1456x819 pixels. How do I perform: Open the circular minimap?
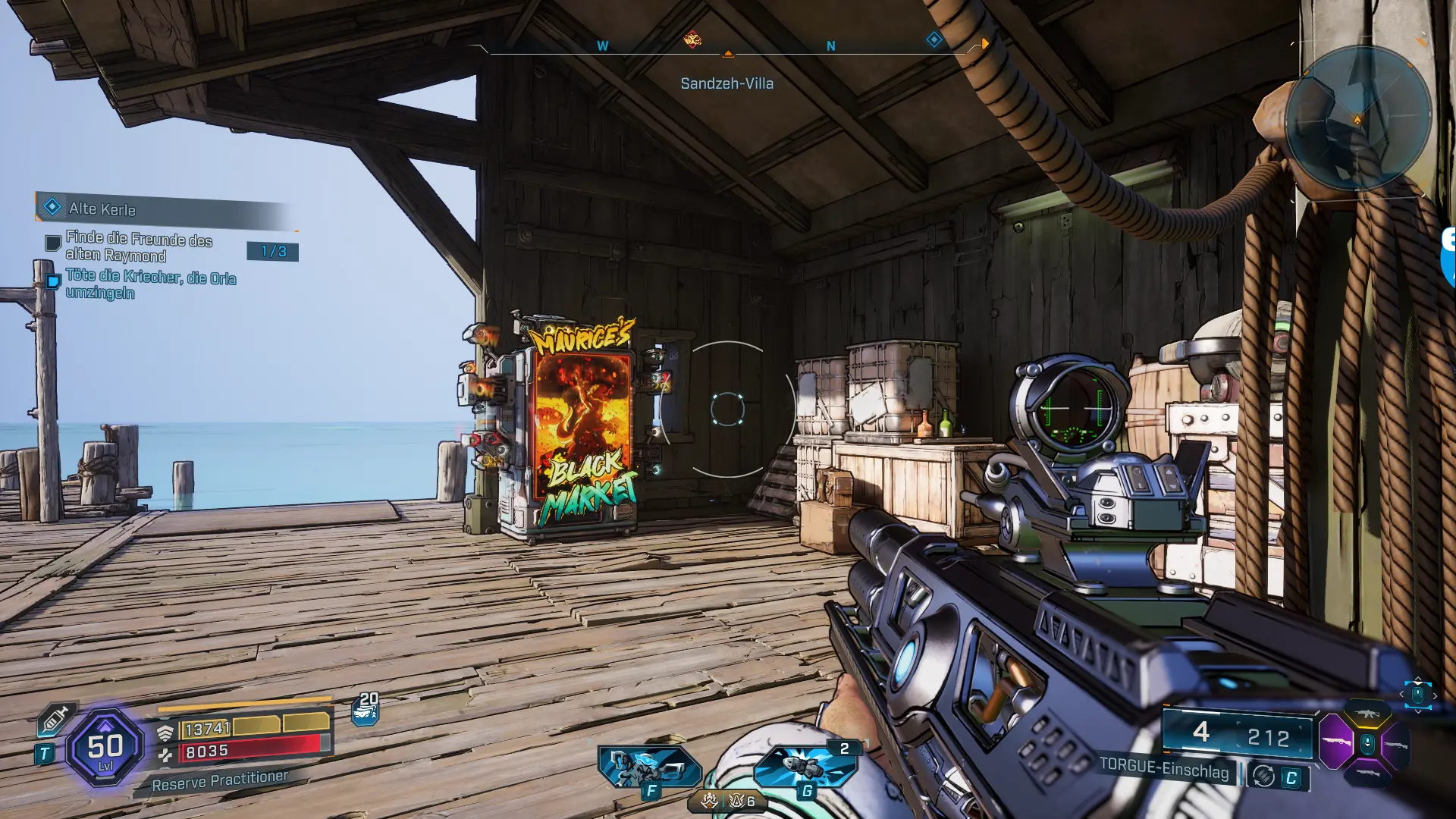tap(1358, 118)
